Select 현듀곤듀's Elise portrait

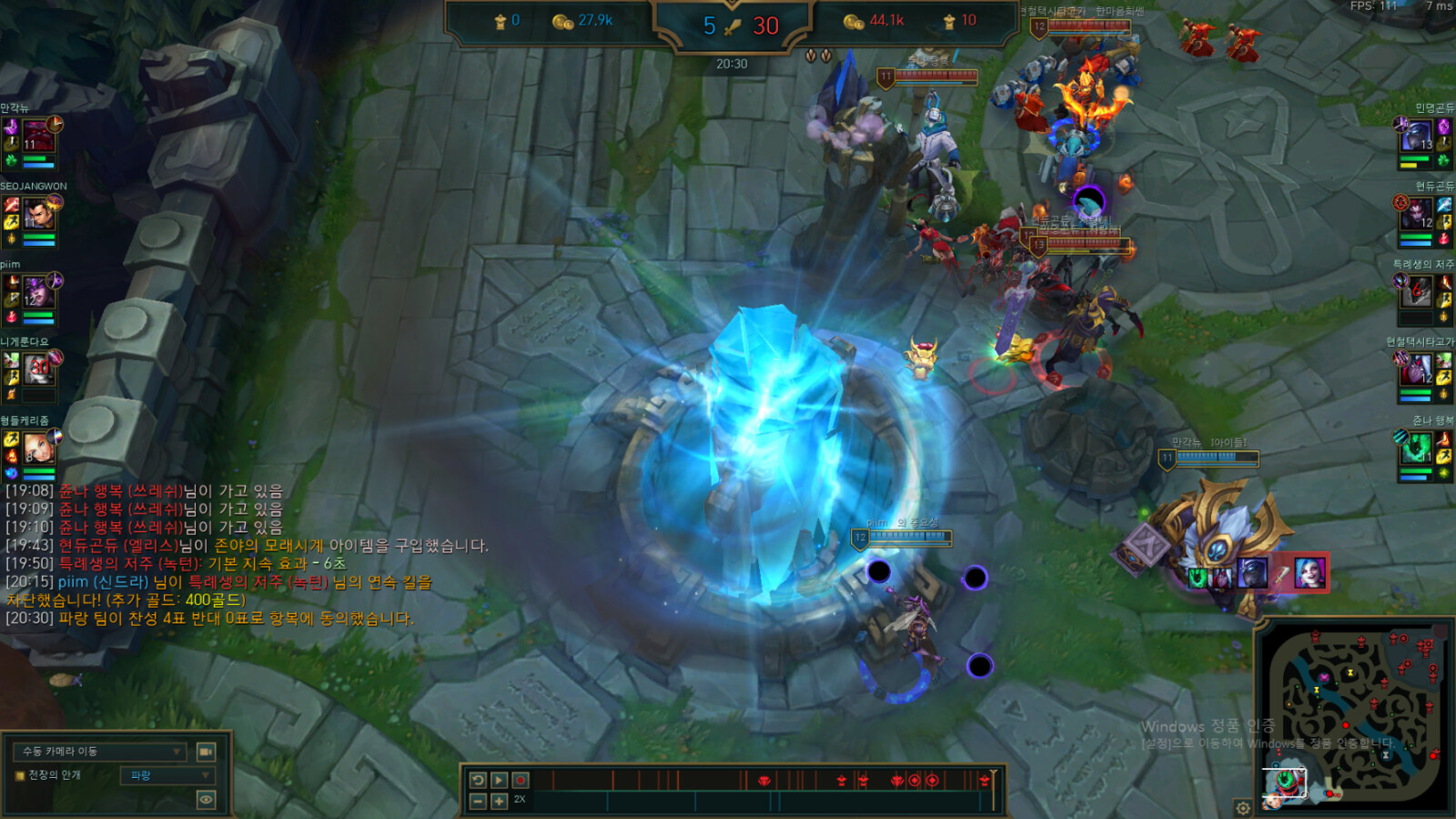[1416, 215]
